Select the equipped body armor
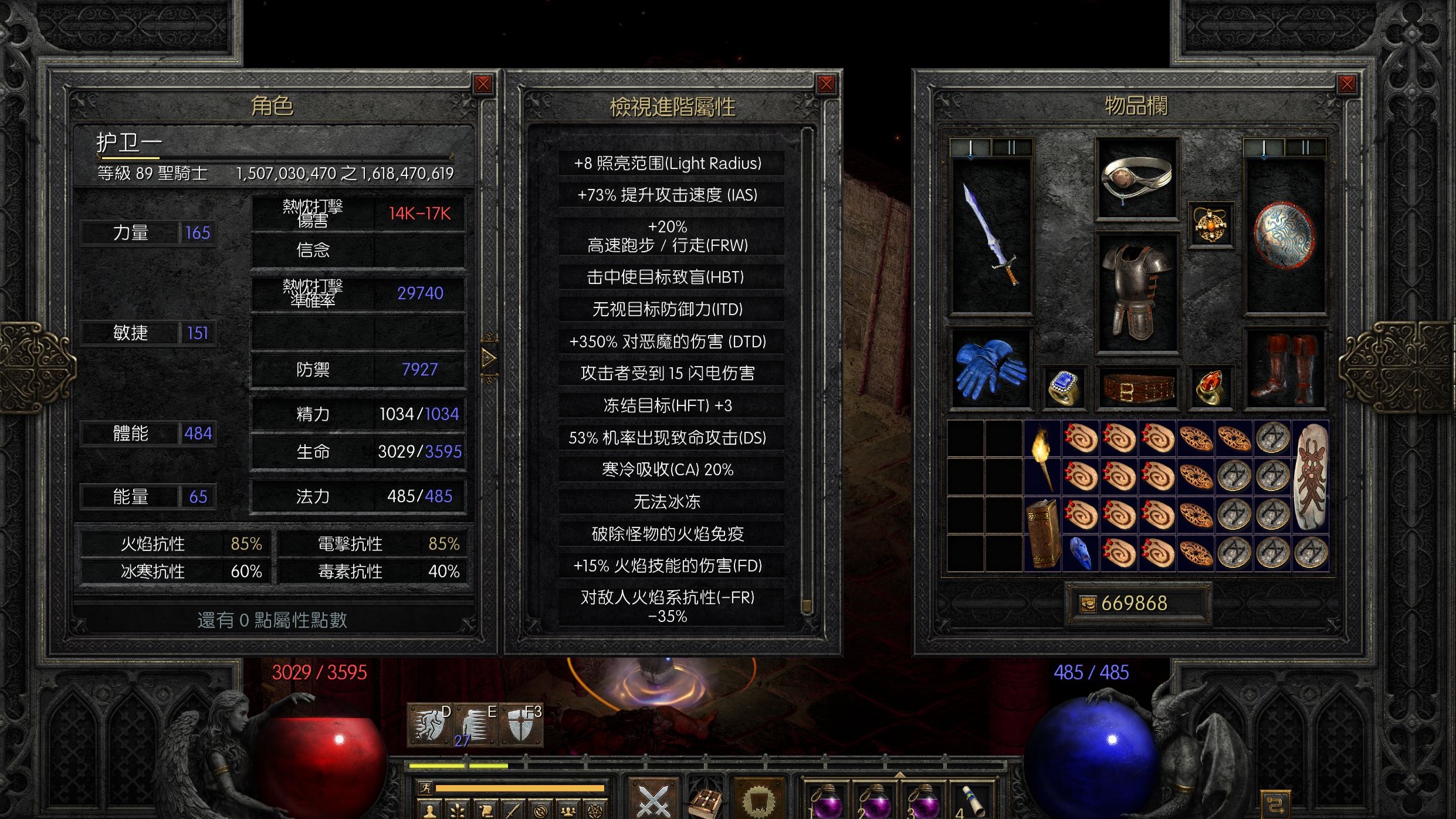 1137,292
